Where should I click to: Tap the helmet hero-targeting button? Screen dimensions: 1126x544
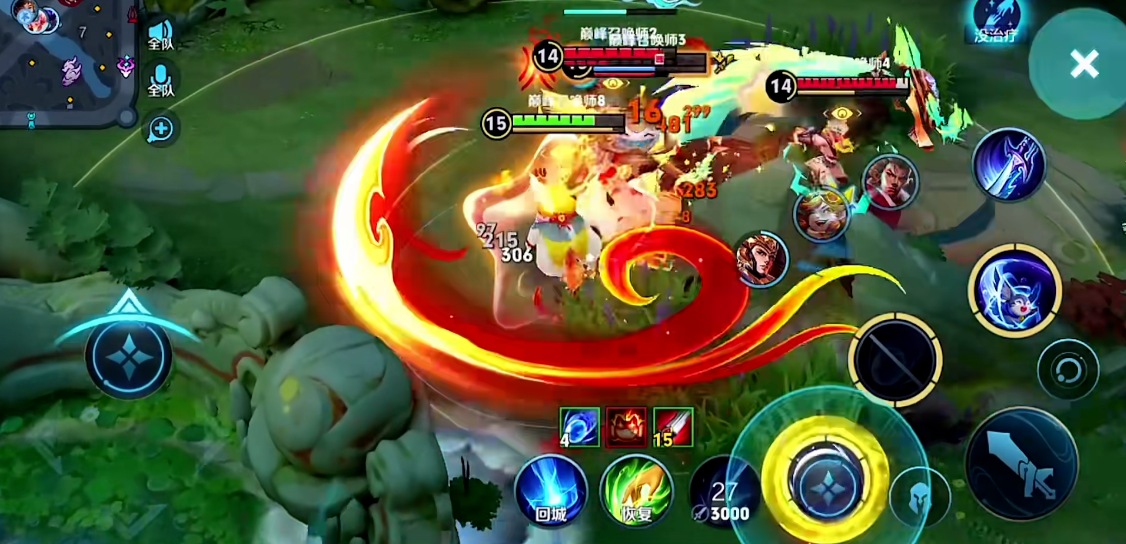[920, 496]
